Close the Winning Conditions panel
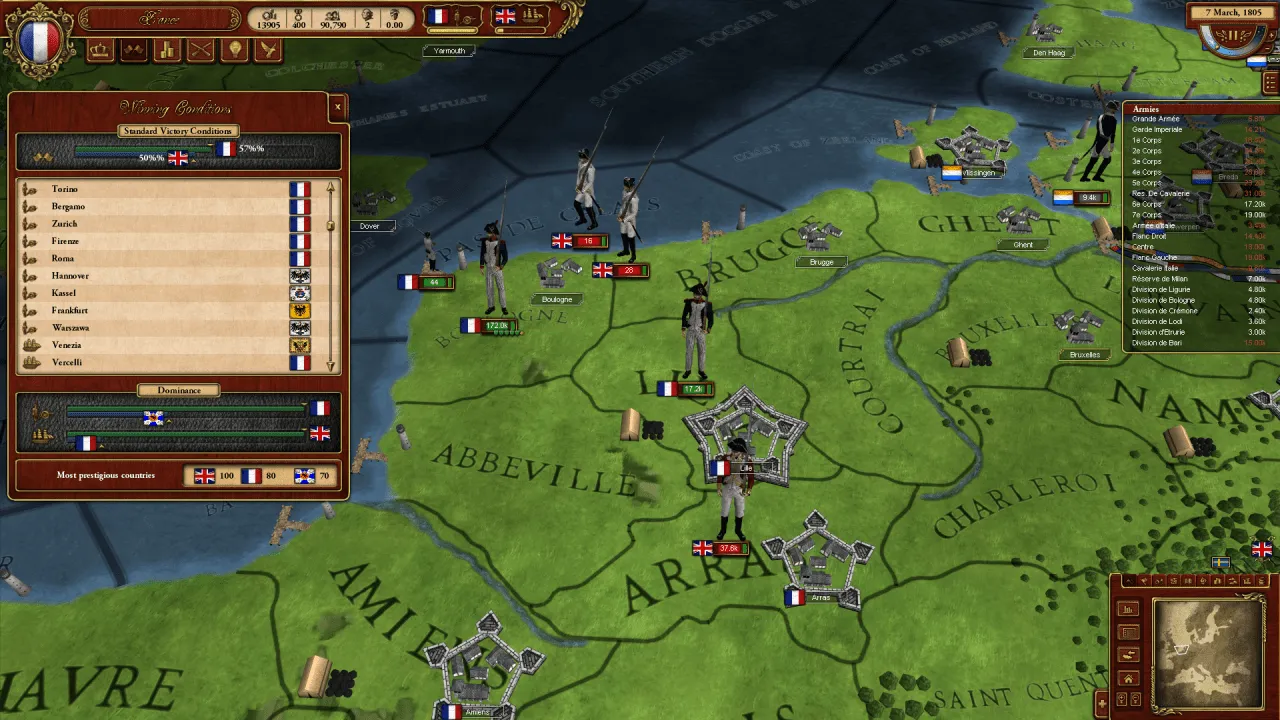1280x720 pixels. pos(337,107)
